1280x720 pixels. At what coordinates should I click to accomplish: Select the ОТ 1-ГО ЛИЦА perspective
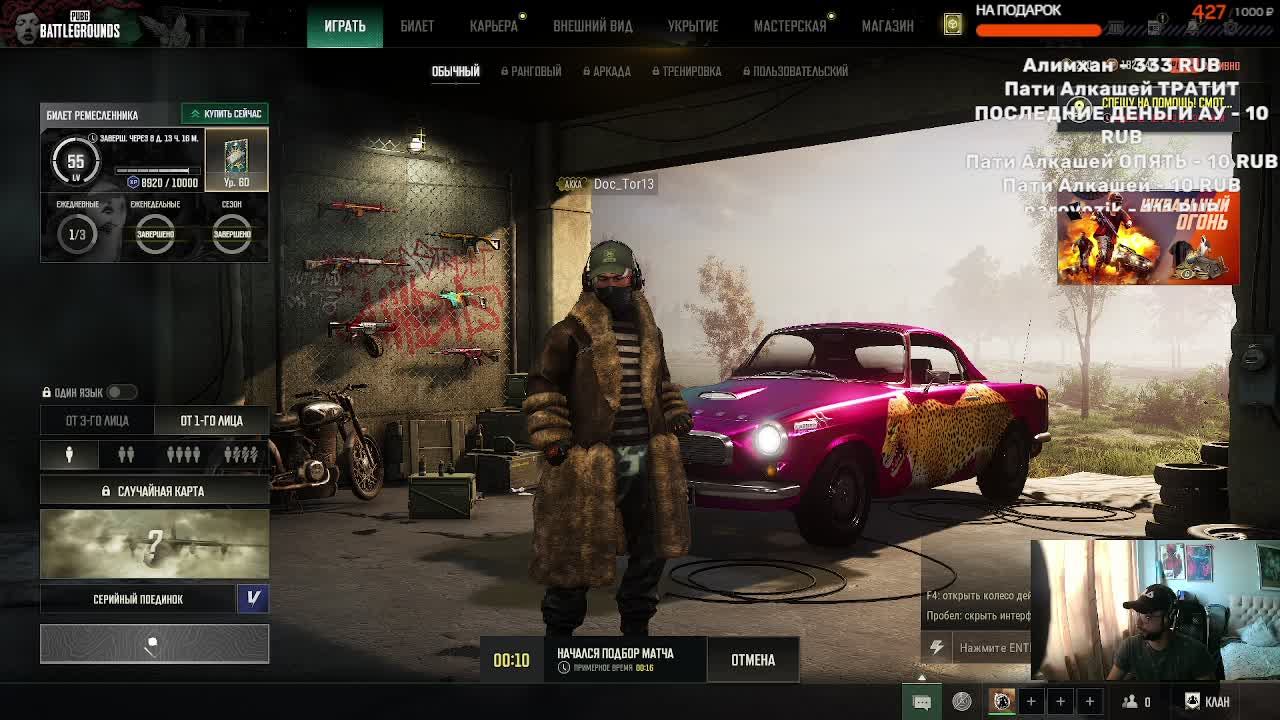point(211,421)
